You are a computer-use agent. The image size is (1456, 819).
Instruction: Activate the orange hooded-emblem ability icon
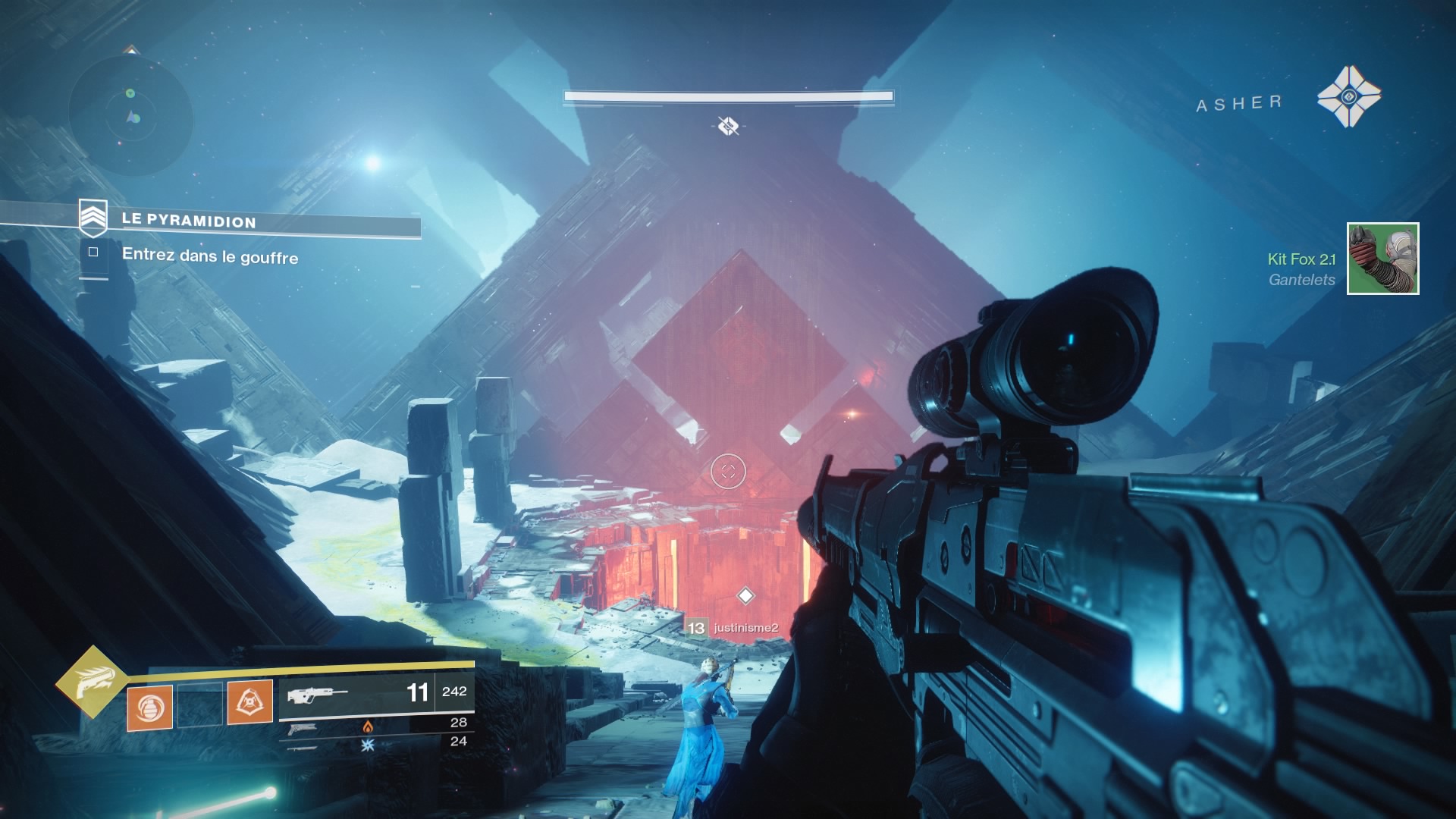point(249,703)
